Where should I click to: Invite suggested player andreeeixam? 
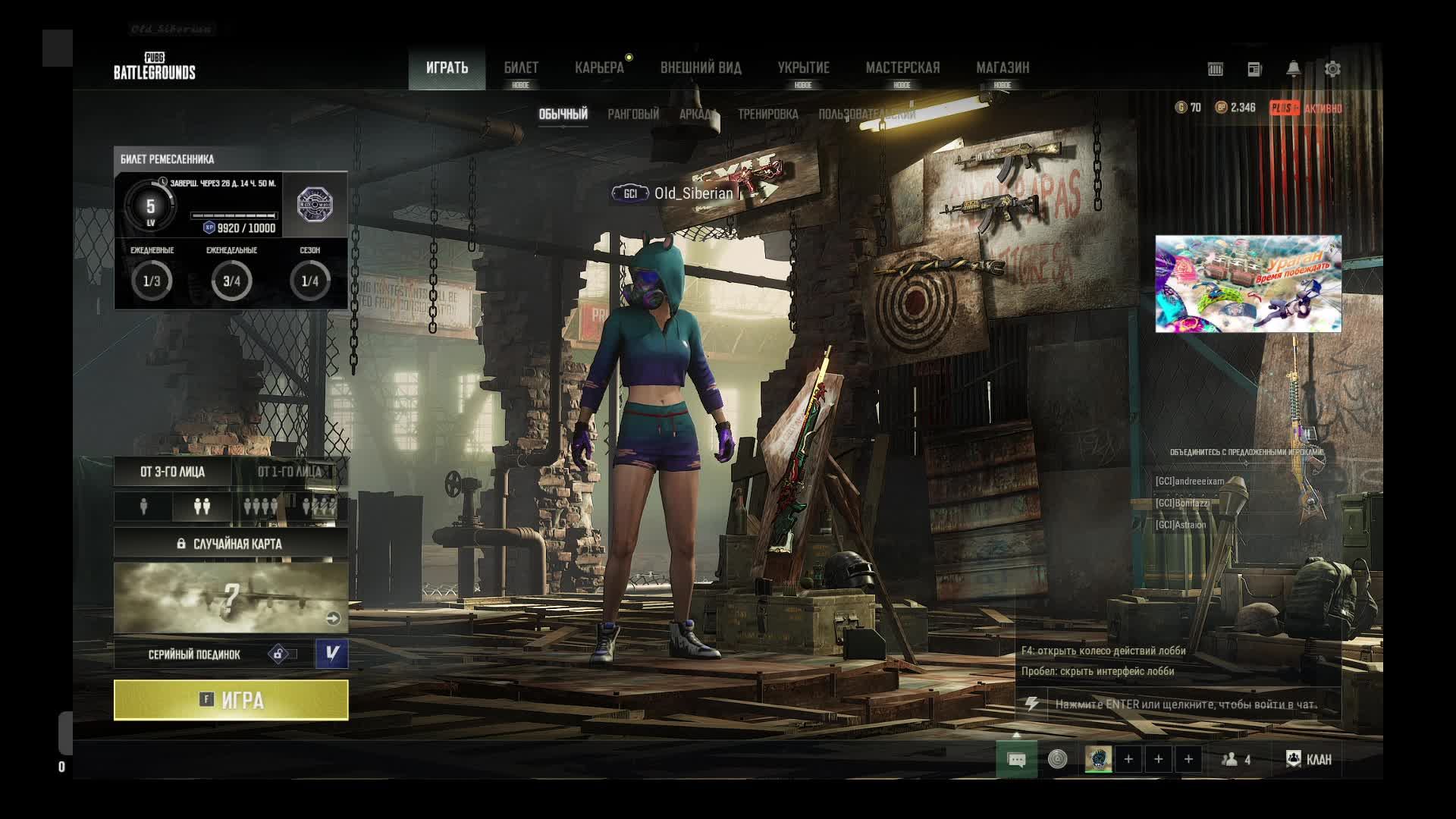[x=1190, y=482]
